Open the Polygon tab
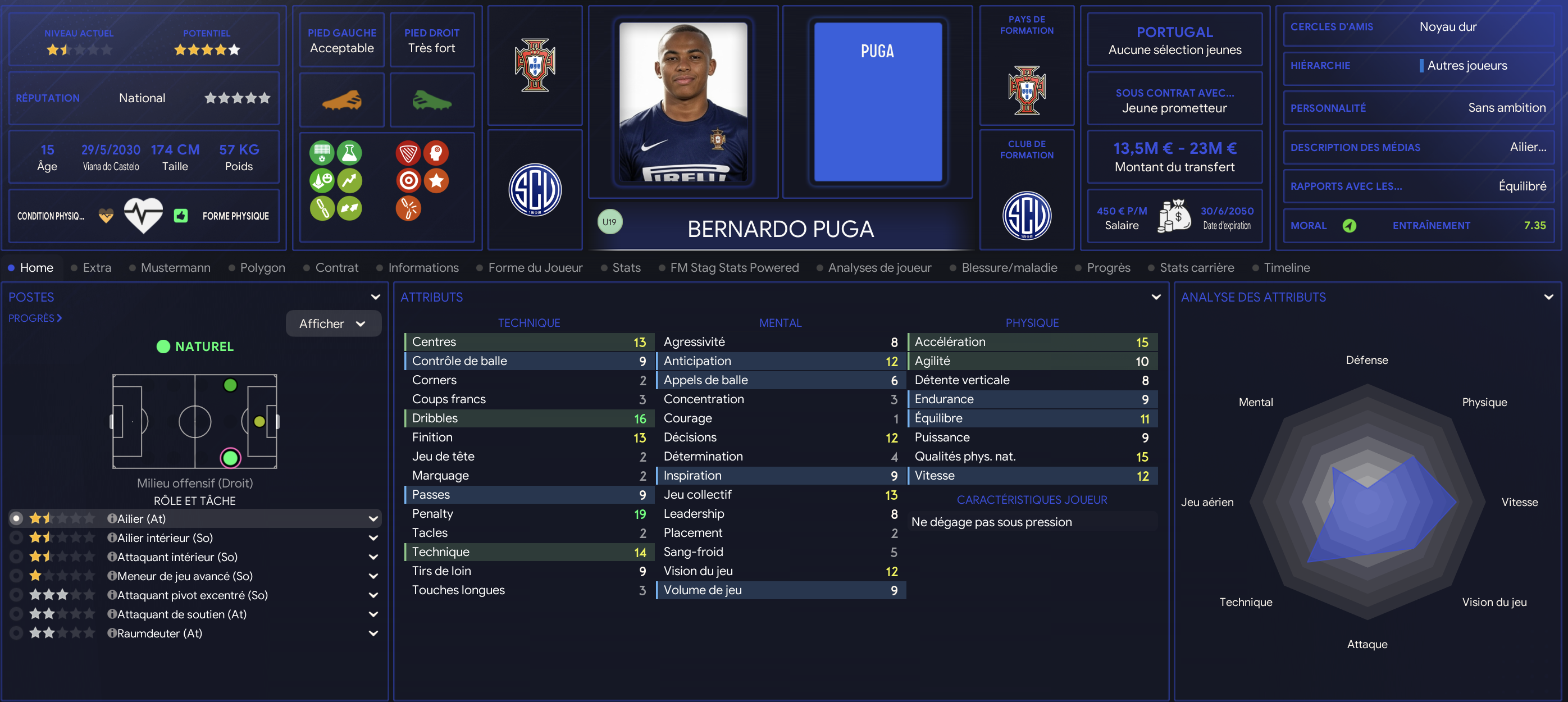 [262, 268]
